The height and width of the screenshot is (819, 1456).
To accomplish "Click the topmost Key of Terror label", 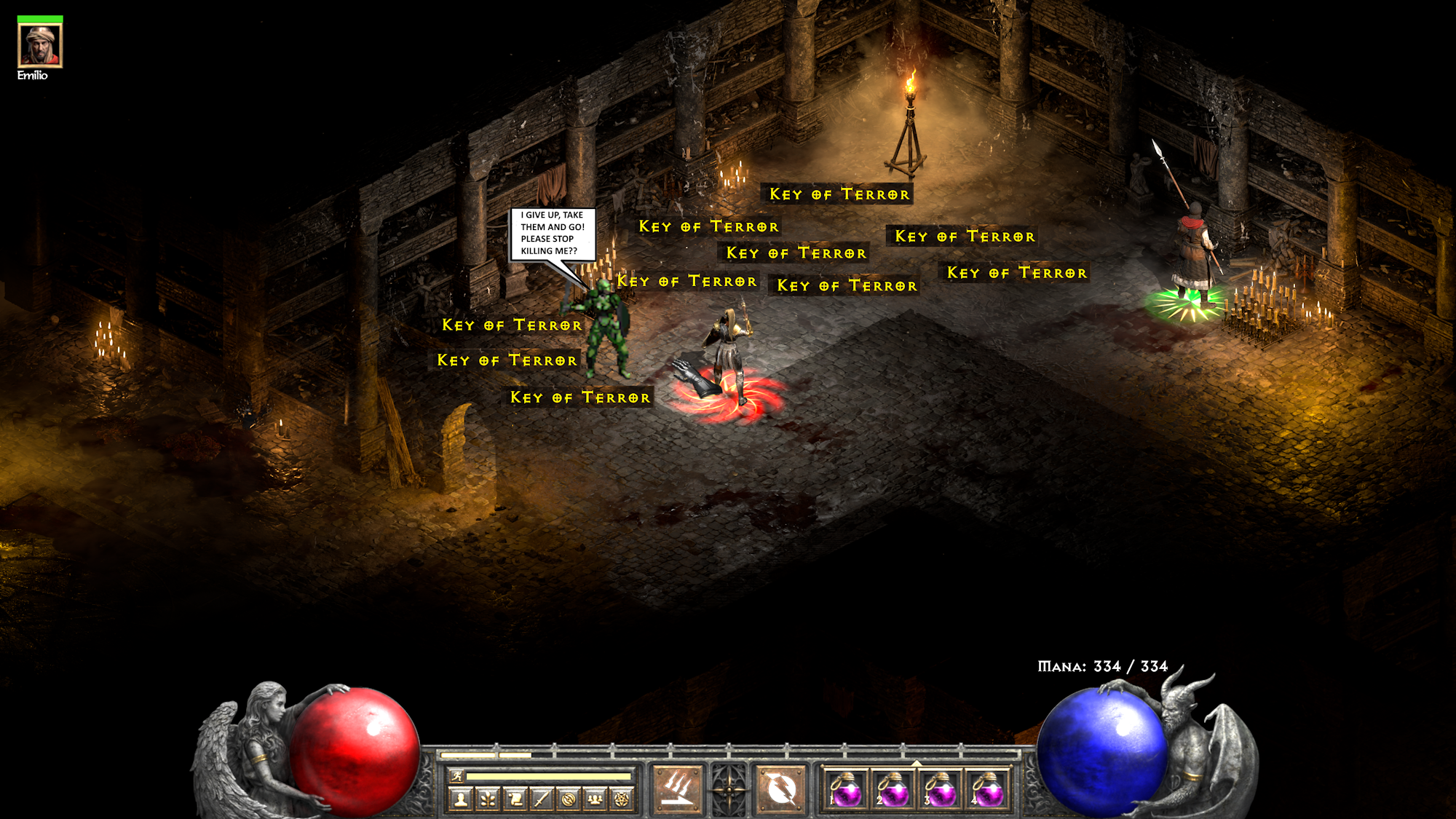I will click(838, 194).
